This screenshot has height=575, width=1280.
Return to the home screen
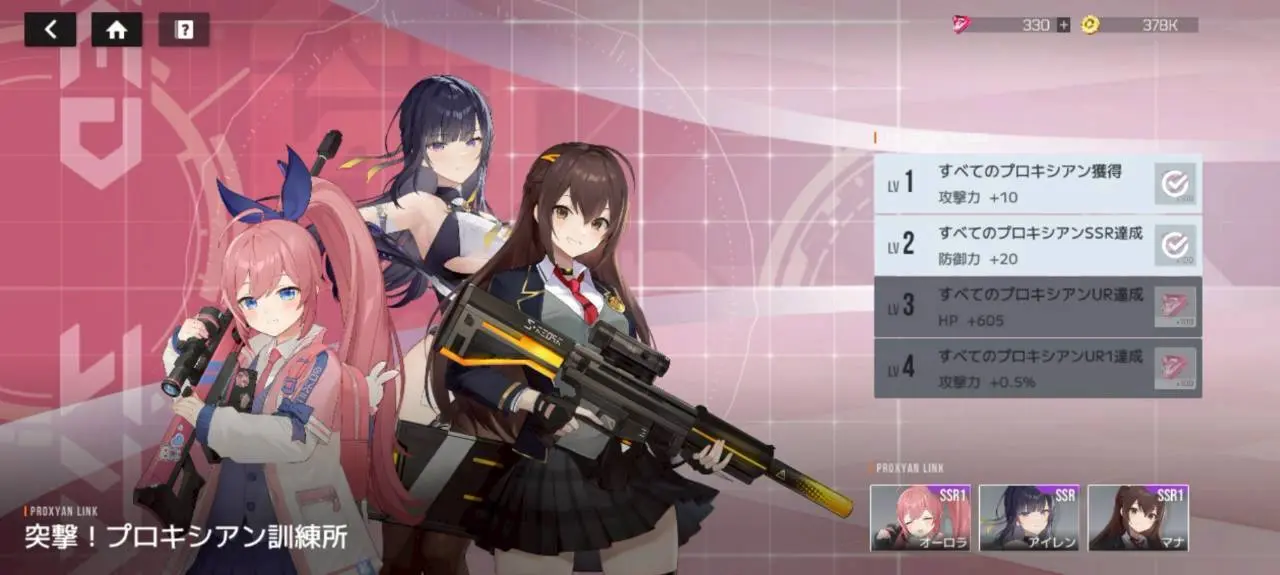pyautogui.click(x=117, y=29)
